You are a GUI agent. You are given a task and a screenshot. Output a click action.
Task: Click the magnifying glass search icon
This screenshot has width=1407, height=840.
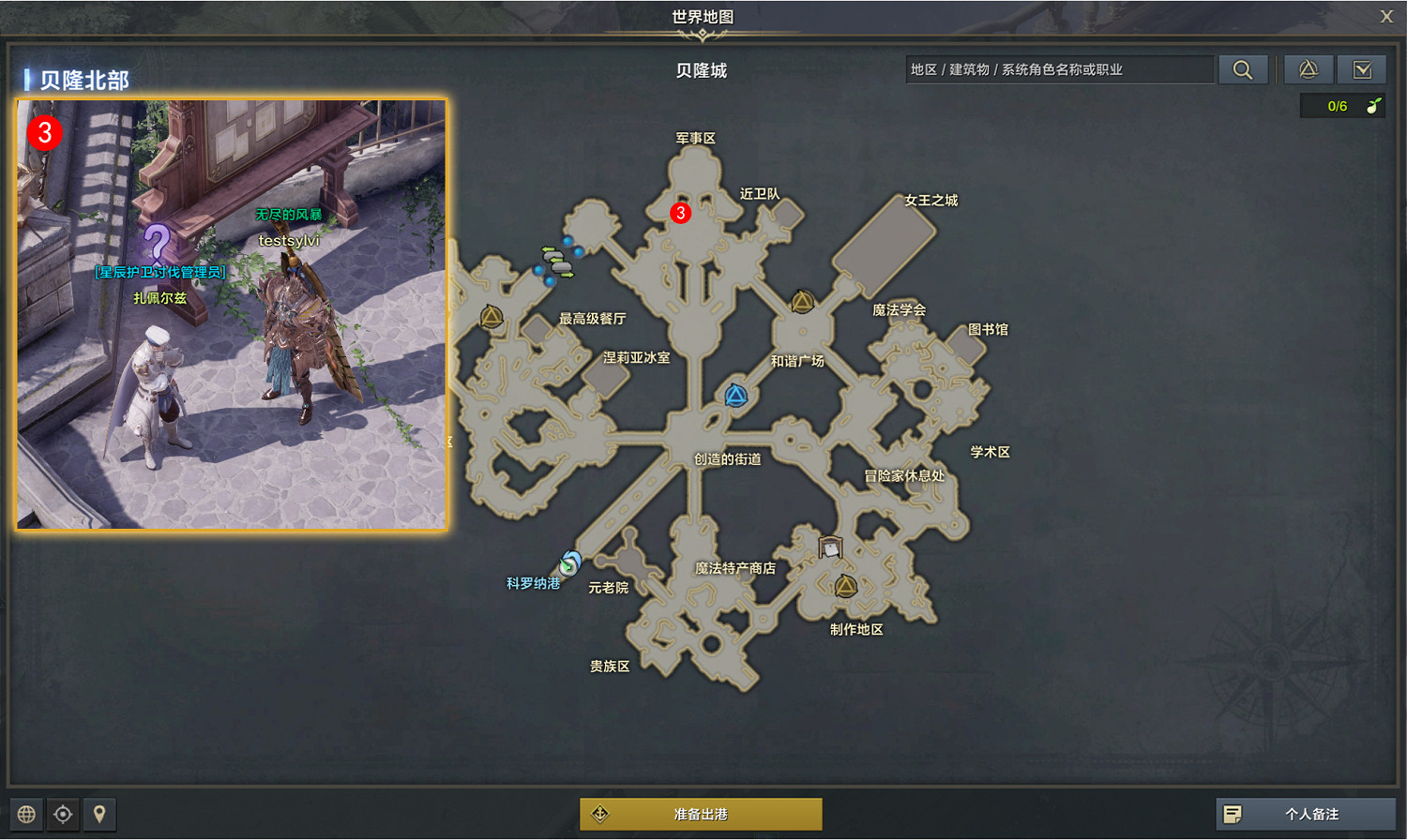coord(1243,68)
